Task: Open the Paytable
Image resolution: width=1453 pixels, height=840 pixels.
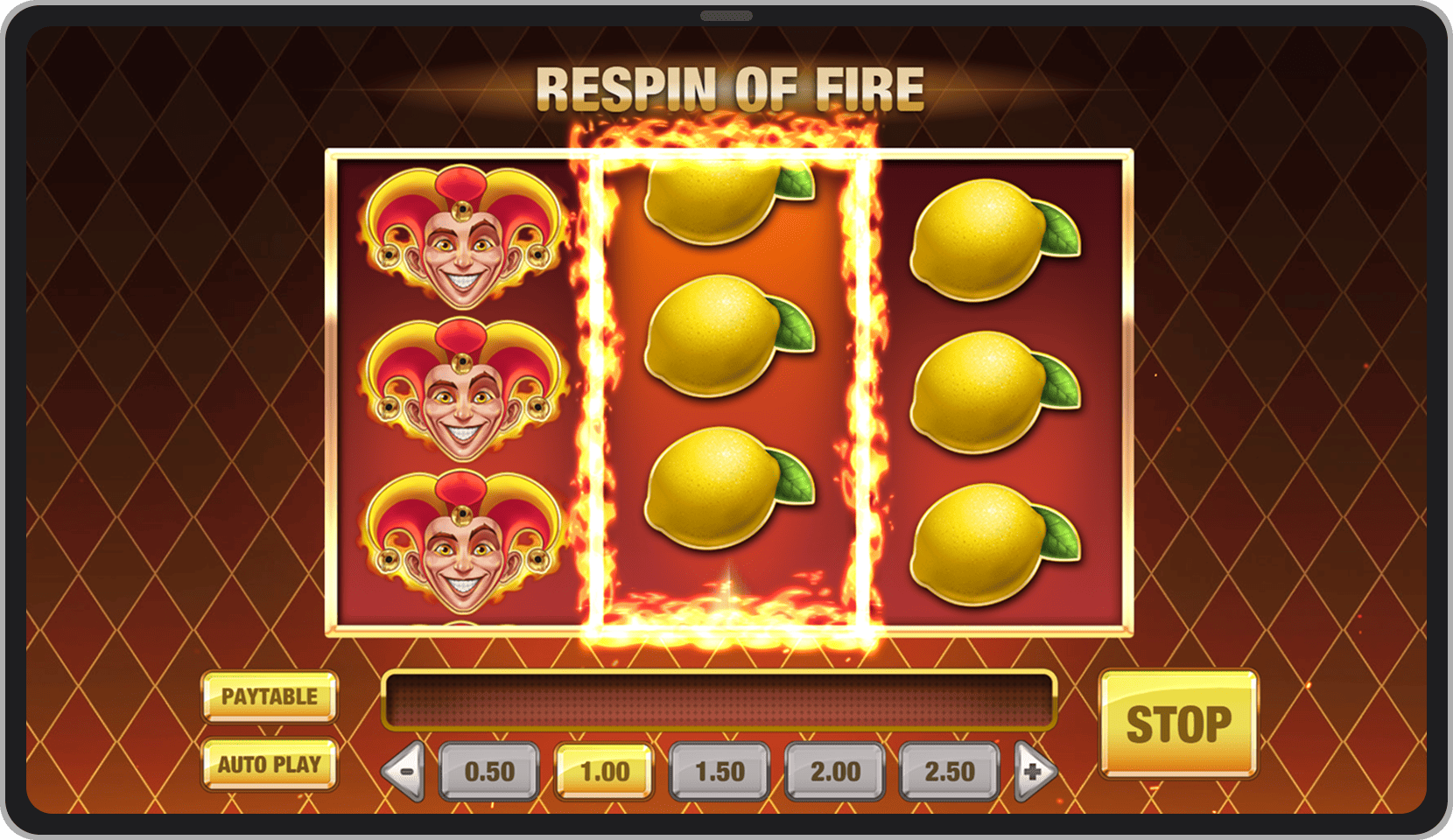Action: click(x=268, y=697)
